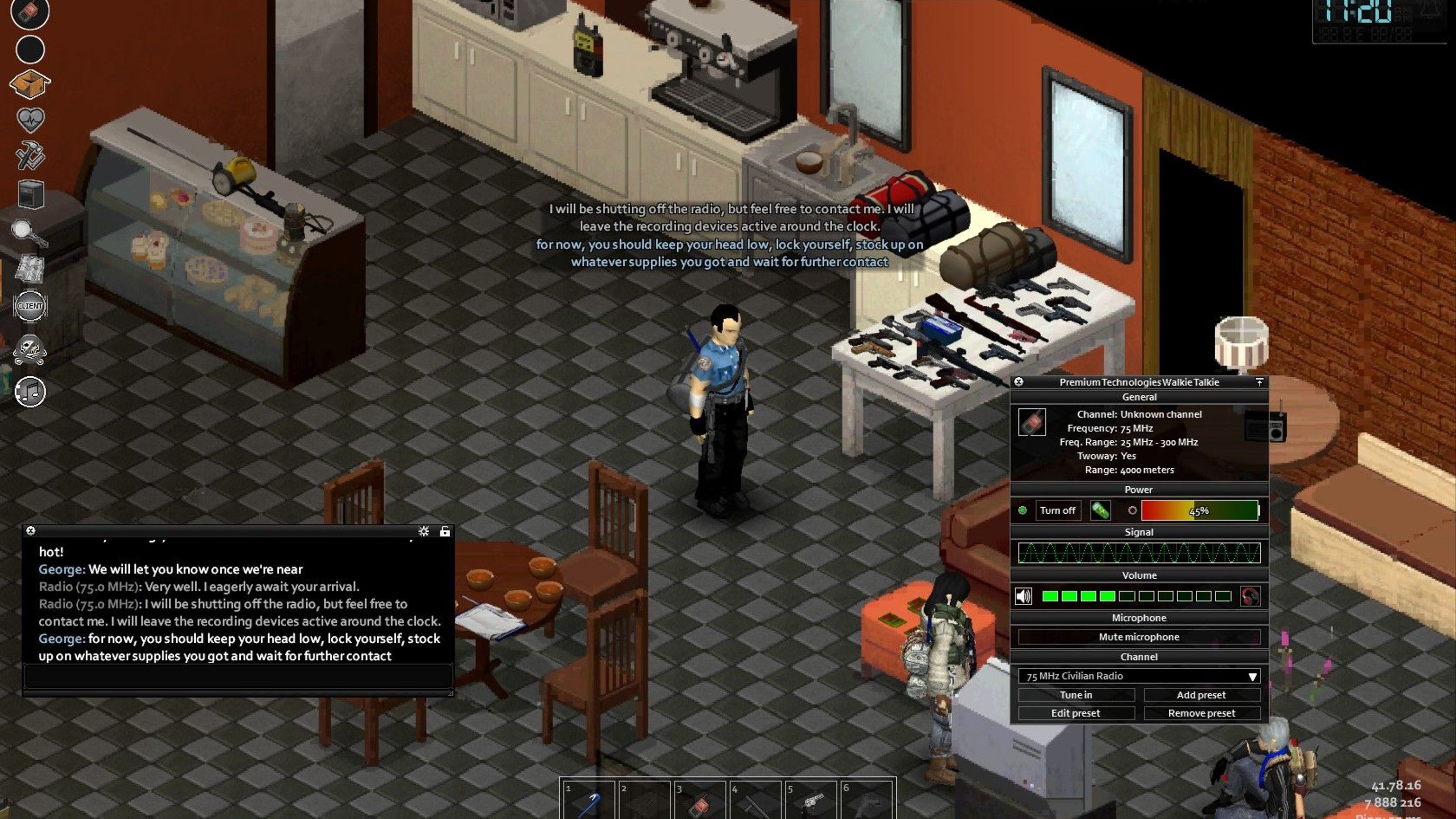The width and height of the screenshot is (1456, 819).
Task: Mute the walkie talkie microphone
Action: click(1138, 637)
